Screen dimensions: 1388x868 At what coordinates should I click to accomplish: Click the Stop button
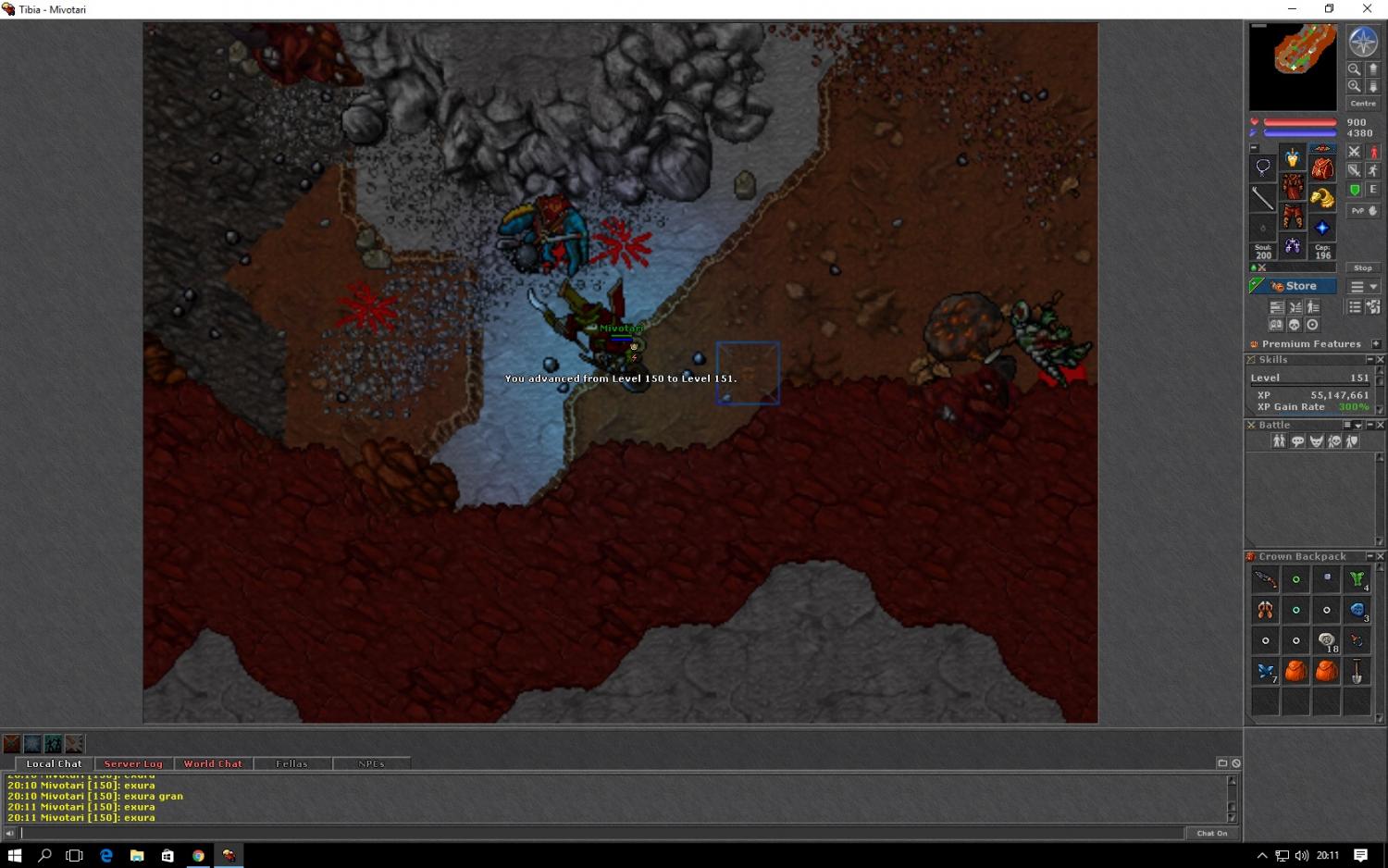pyautogui.click(x=1362, y=267)
